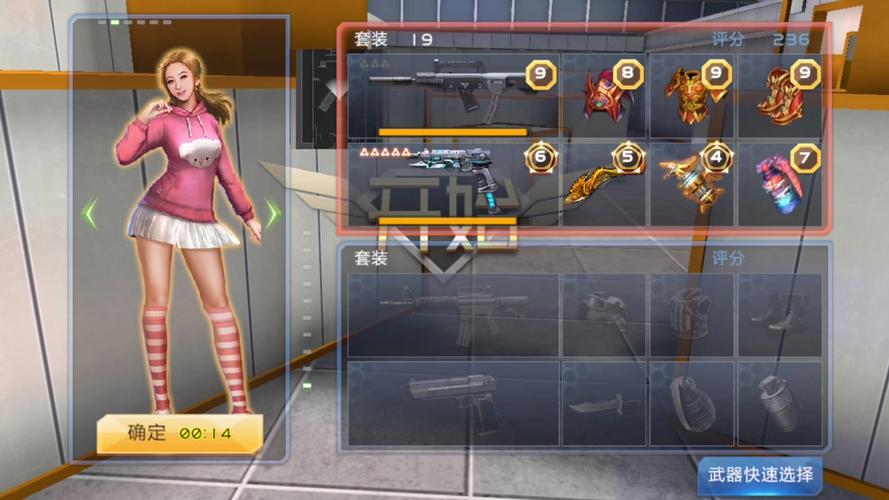Viewport: 889px width, 500px height.
Task: Pick the red-gold boots slot
Action: click(x=781, y=95)
